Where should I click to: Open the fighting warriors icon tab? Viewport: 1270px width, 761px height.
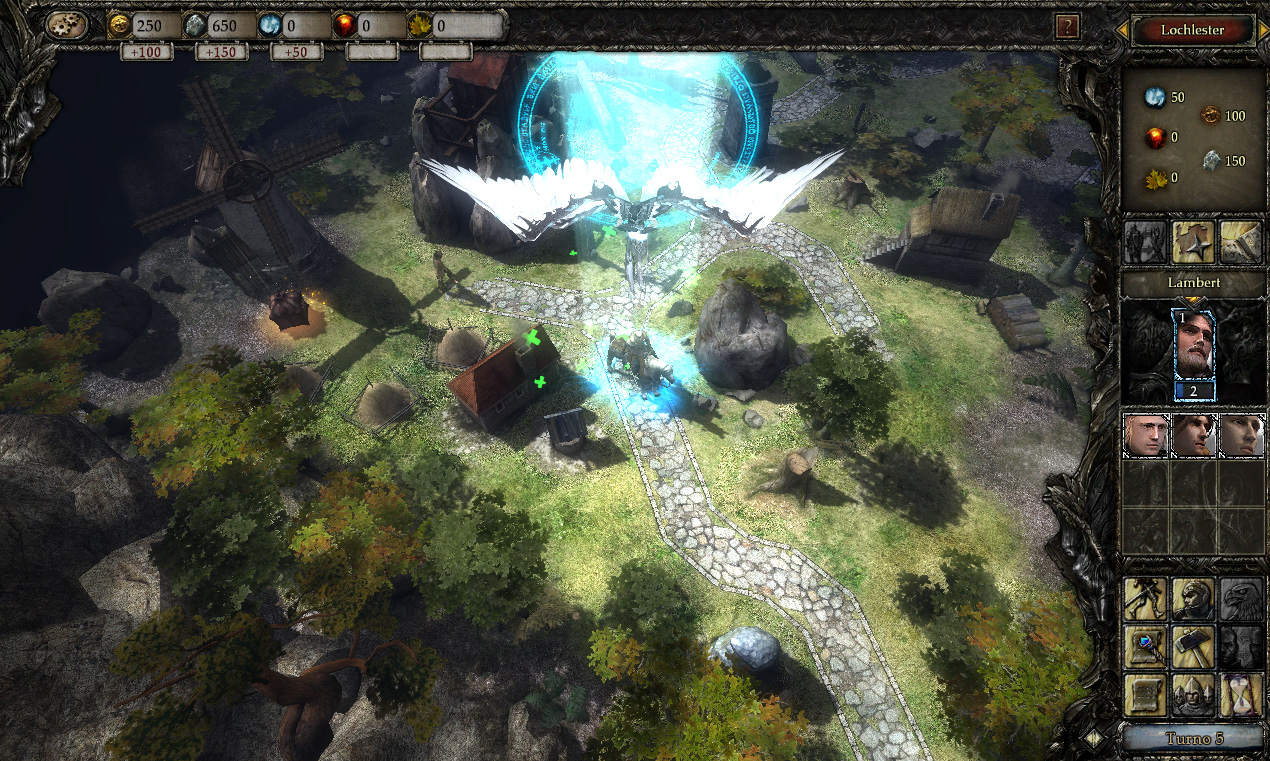coord(1145,243)
